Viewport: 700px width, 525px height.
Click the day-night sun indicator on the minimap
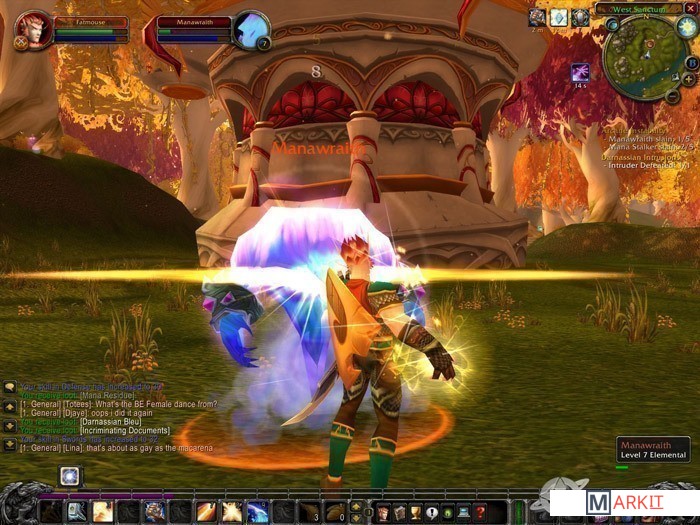click(x=687, y=27)
